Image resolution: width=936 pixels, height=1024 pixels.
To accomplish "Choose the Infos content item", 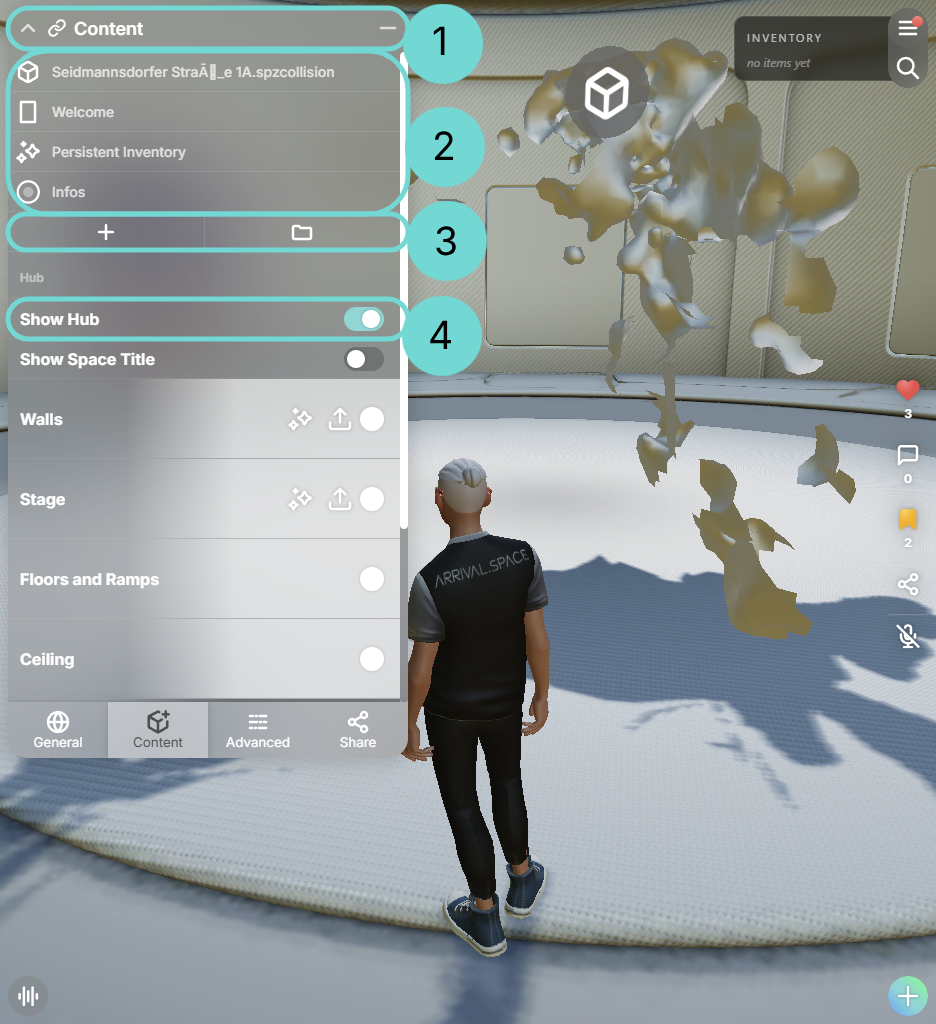I will [68, 192].
